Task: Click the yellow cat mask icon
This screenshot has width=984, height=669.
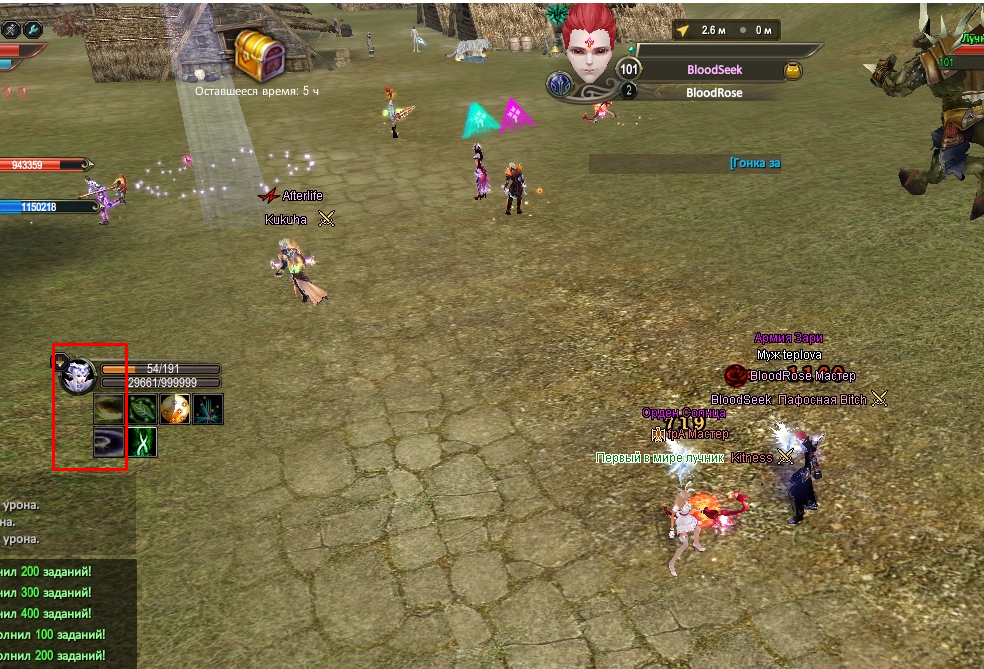Action: [x=793, y=70]
